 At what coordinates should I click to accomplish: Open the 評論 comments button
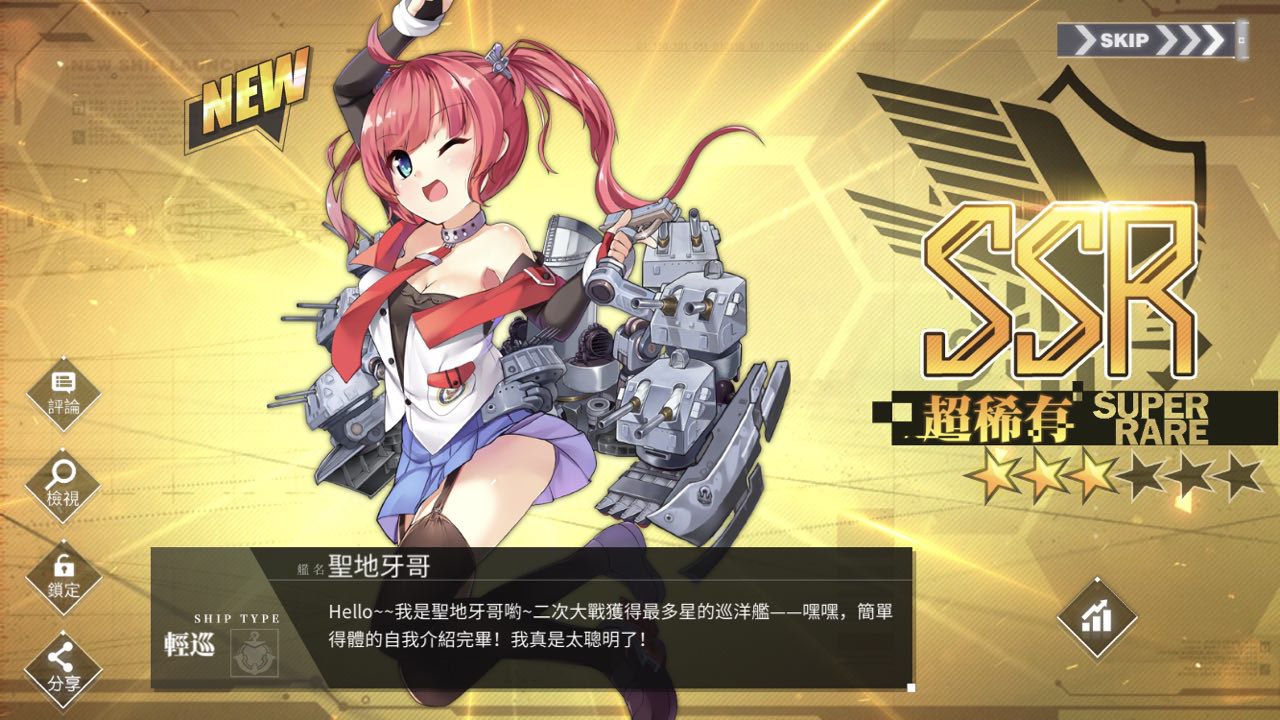tap(64, 393)
